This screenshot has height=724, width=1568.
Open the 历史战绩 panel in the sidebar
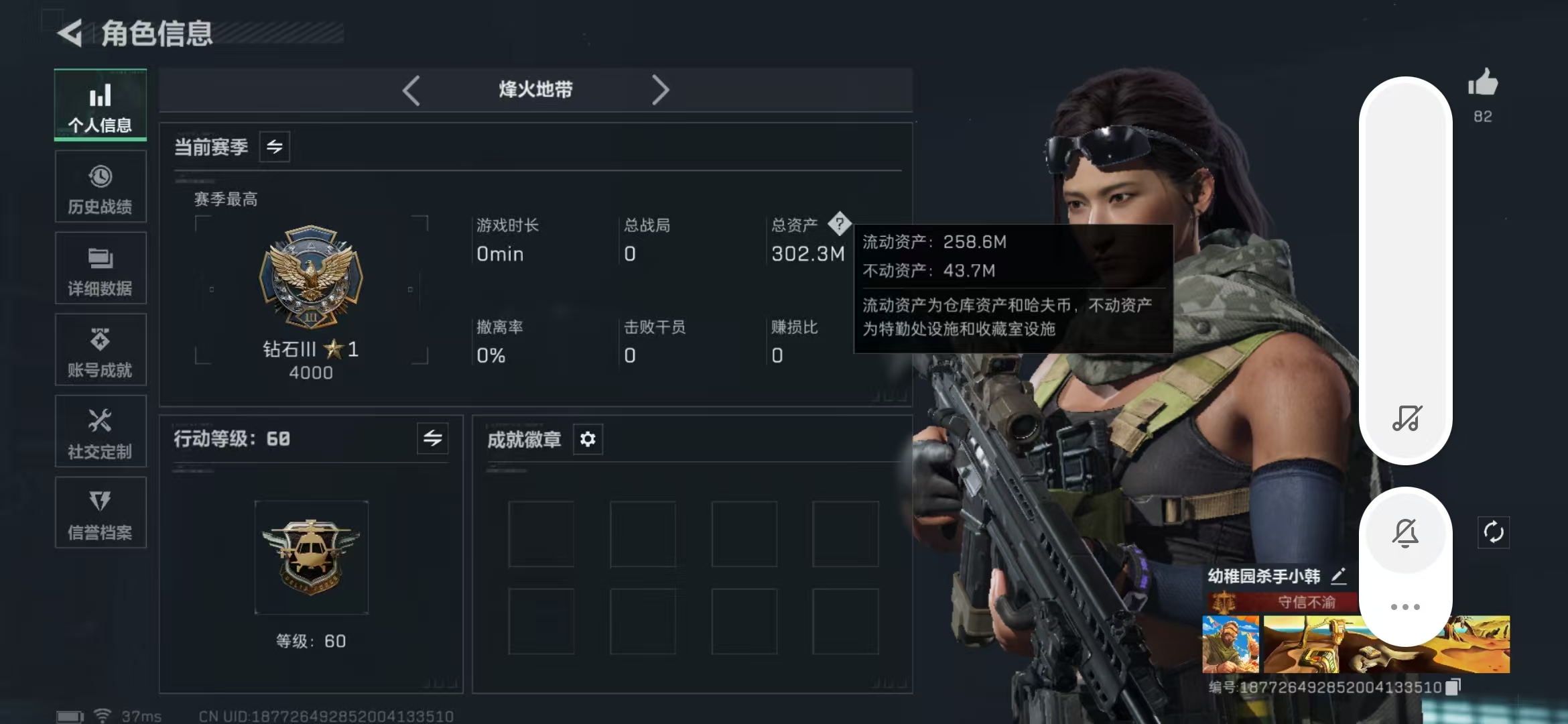coord(100,186)
